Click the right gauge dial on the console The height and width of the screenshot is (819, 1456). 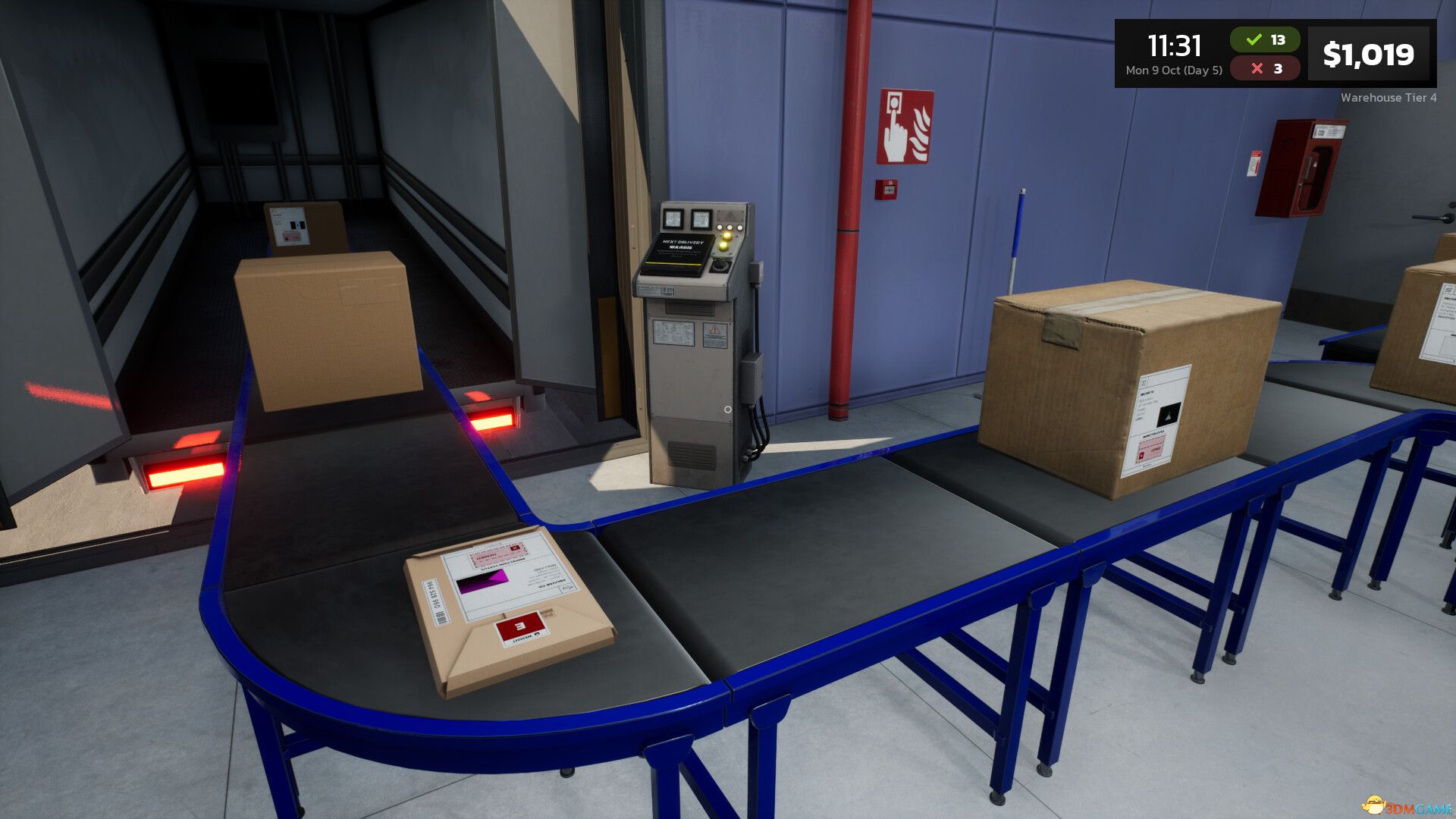point(701,219)
